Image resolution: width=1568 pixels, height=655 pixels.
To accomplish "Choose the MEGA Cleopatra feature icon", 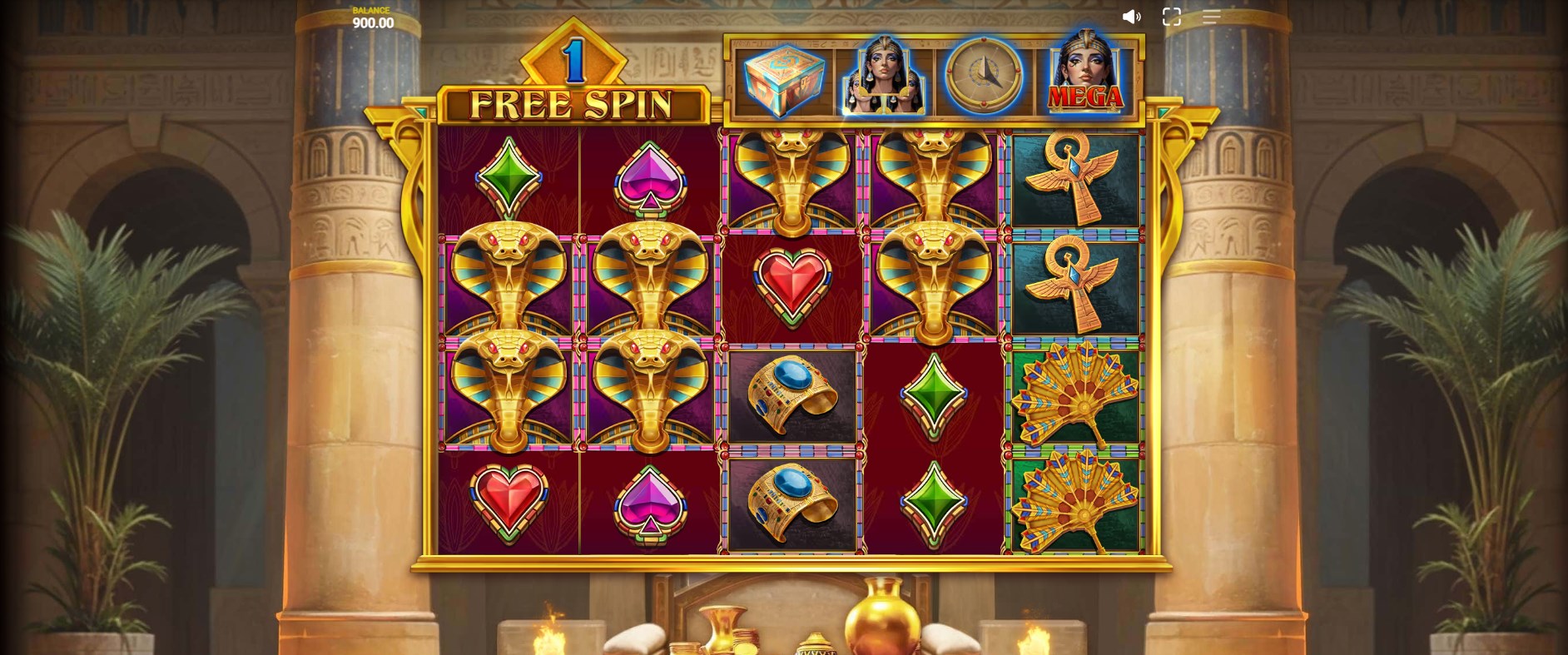I will click(x=1085, y=76).
